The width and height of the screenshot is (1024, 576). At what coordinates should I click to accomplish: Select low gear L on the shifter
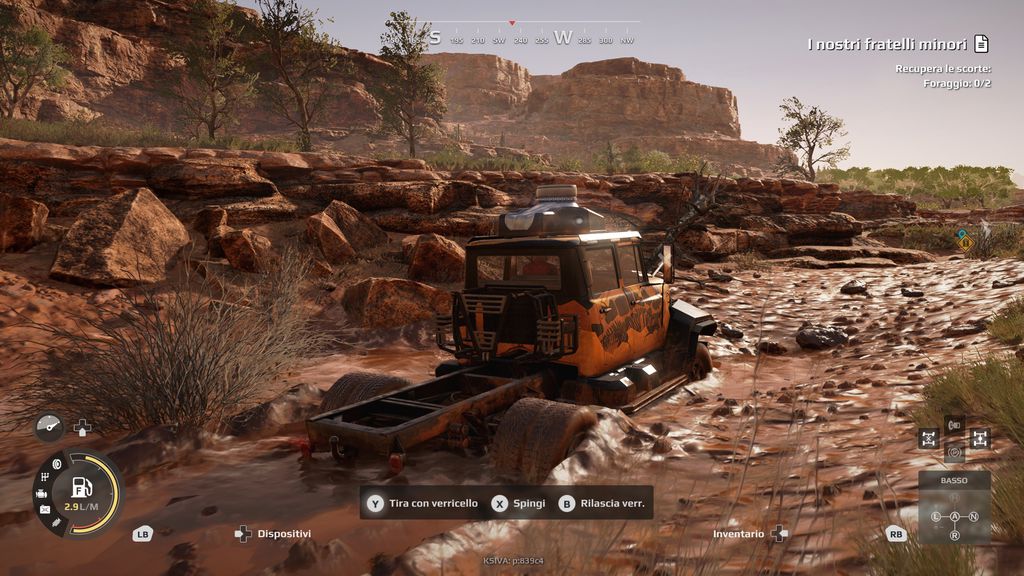[936, 516]
